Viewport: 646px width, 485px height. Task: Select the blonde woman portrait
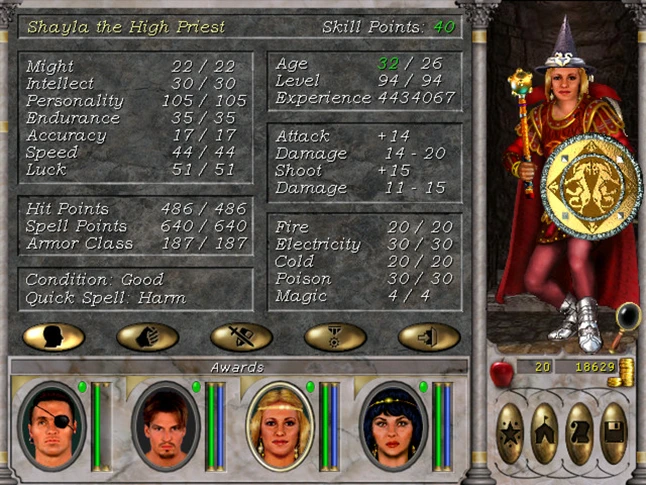tap(280, 425)
